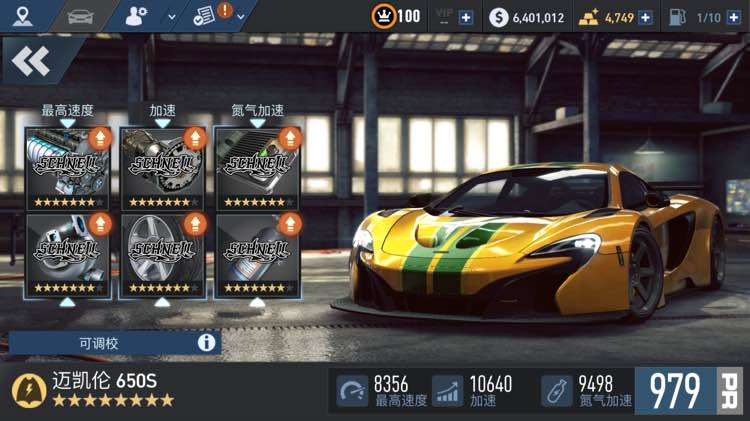
Task: Purchase gold using the plus button
Action: [x=645, y=17]
